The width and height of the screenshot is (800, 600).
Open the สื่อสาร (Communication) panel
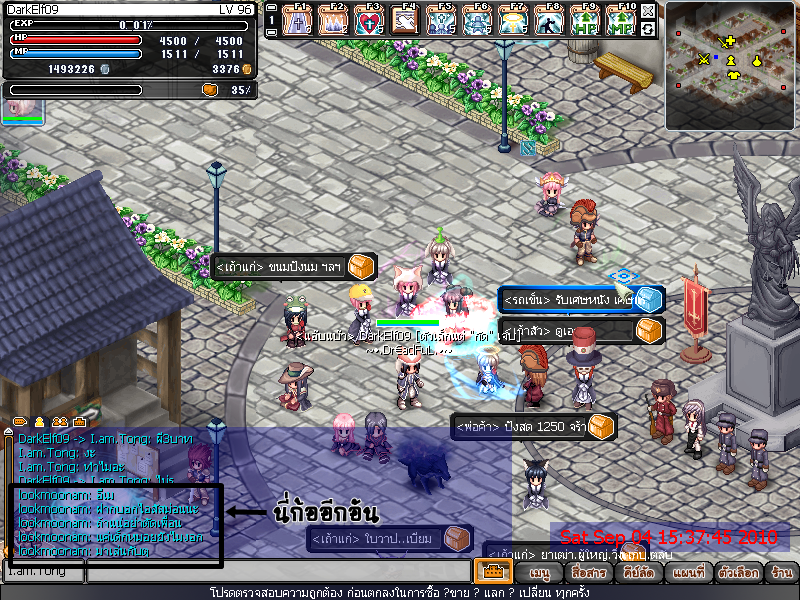pyautogui.click(x=587, y=573)
